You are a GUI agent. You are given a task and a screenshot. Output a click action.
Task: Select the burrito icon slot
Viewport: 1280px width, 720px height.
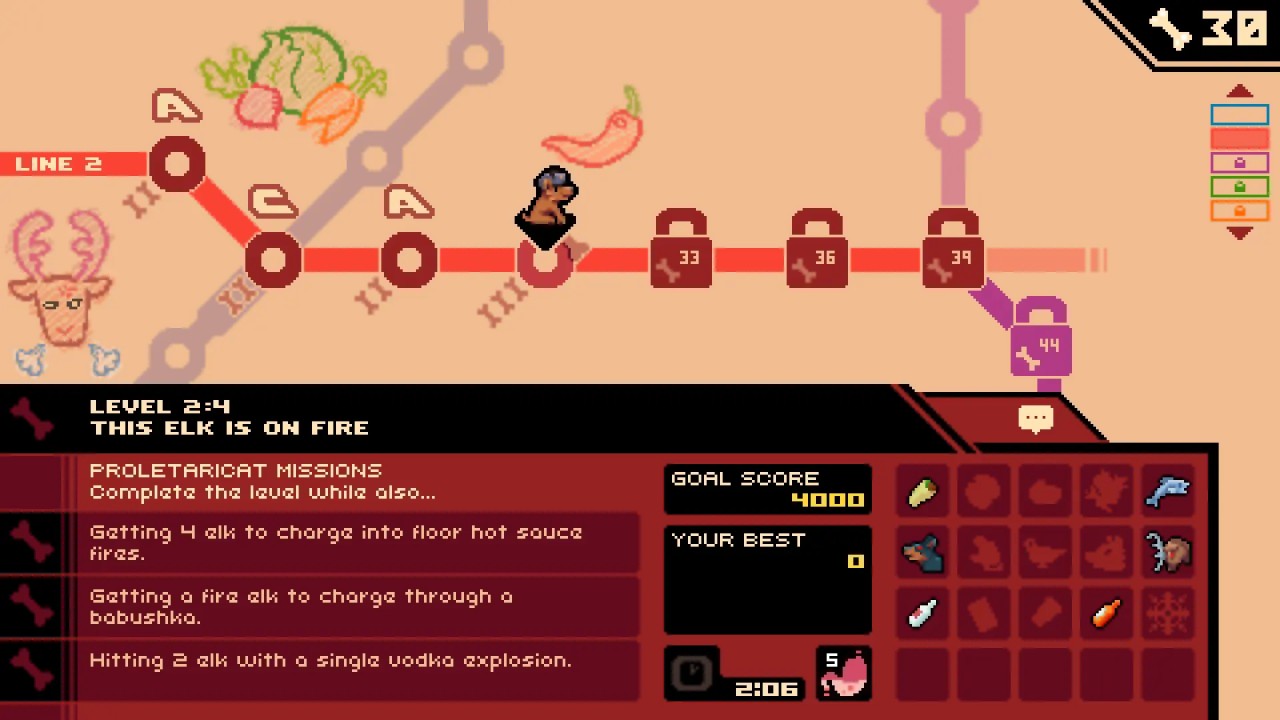click(922, 492)
